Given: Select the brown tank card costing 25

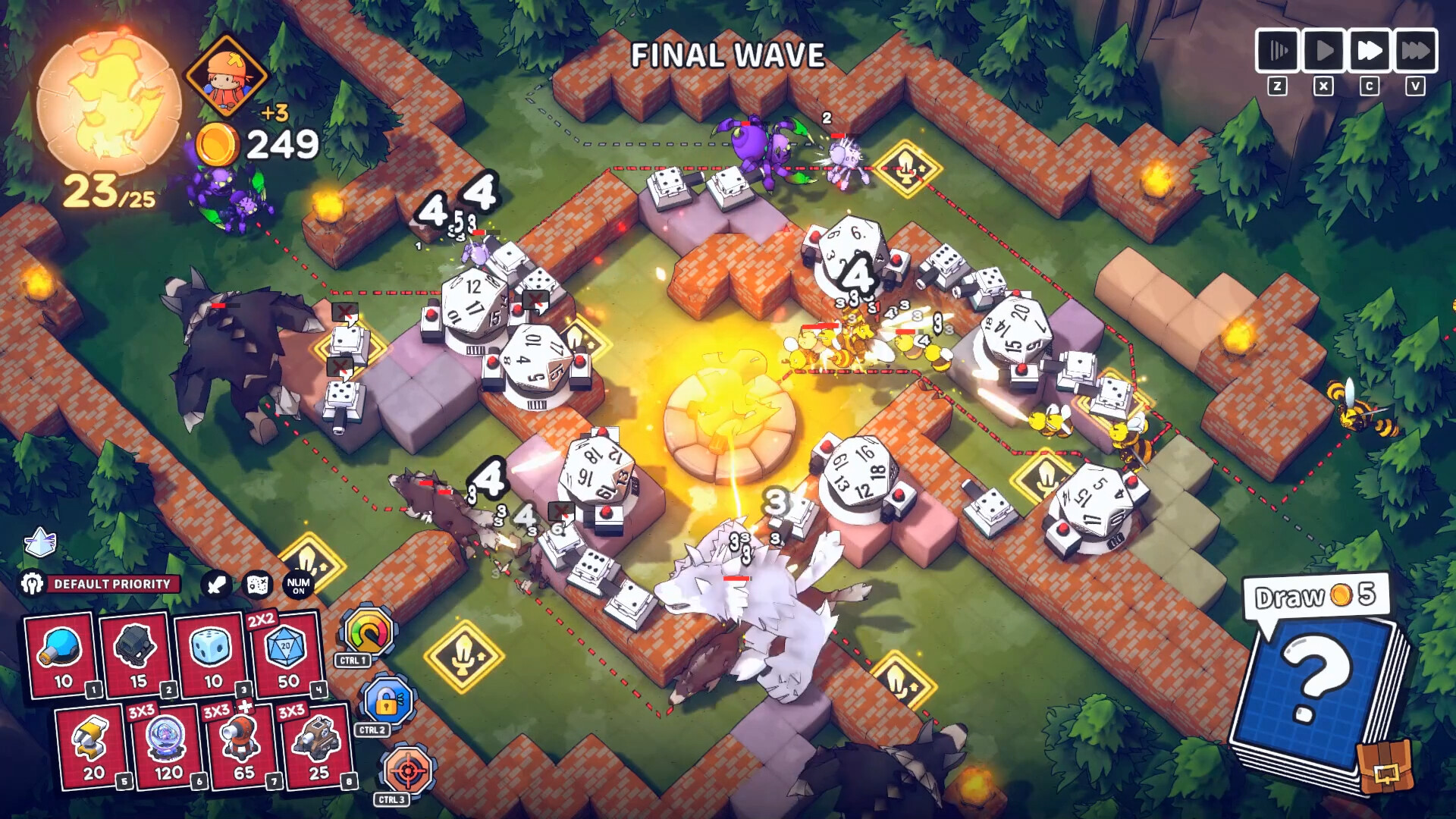Looking at the screenshot, I should [x=318, y=747].
